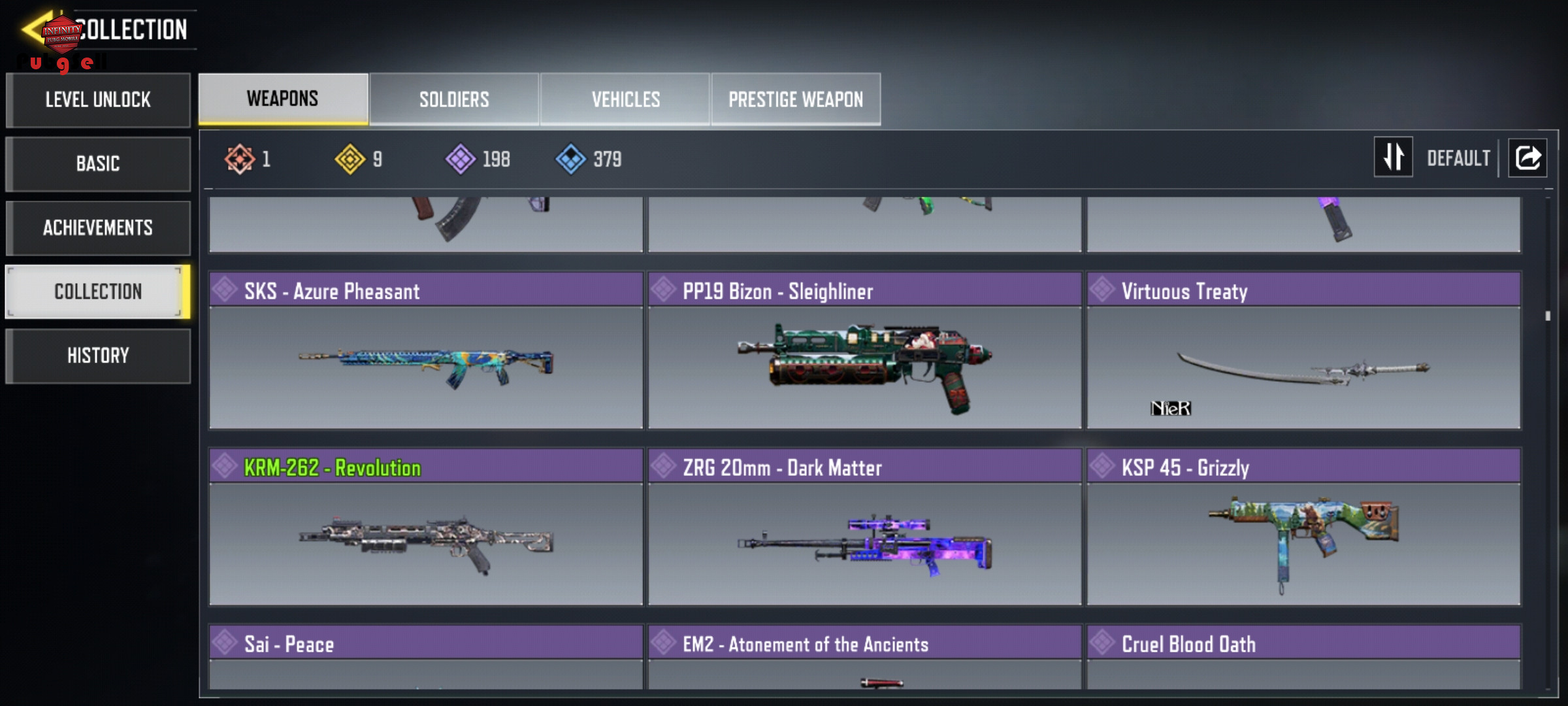This screenshot has width=1568, height=706.
Task: Open the Basic profile section
Action: click(x=98, y=163)
